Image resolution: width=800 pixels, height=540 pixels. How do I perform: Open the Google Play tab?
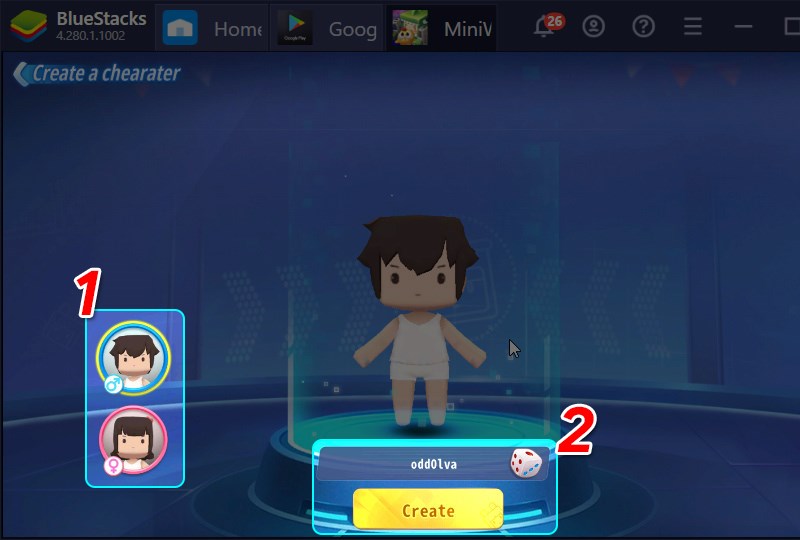pos(326,28)
